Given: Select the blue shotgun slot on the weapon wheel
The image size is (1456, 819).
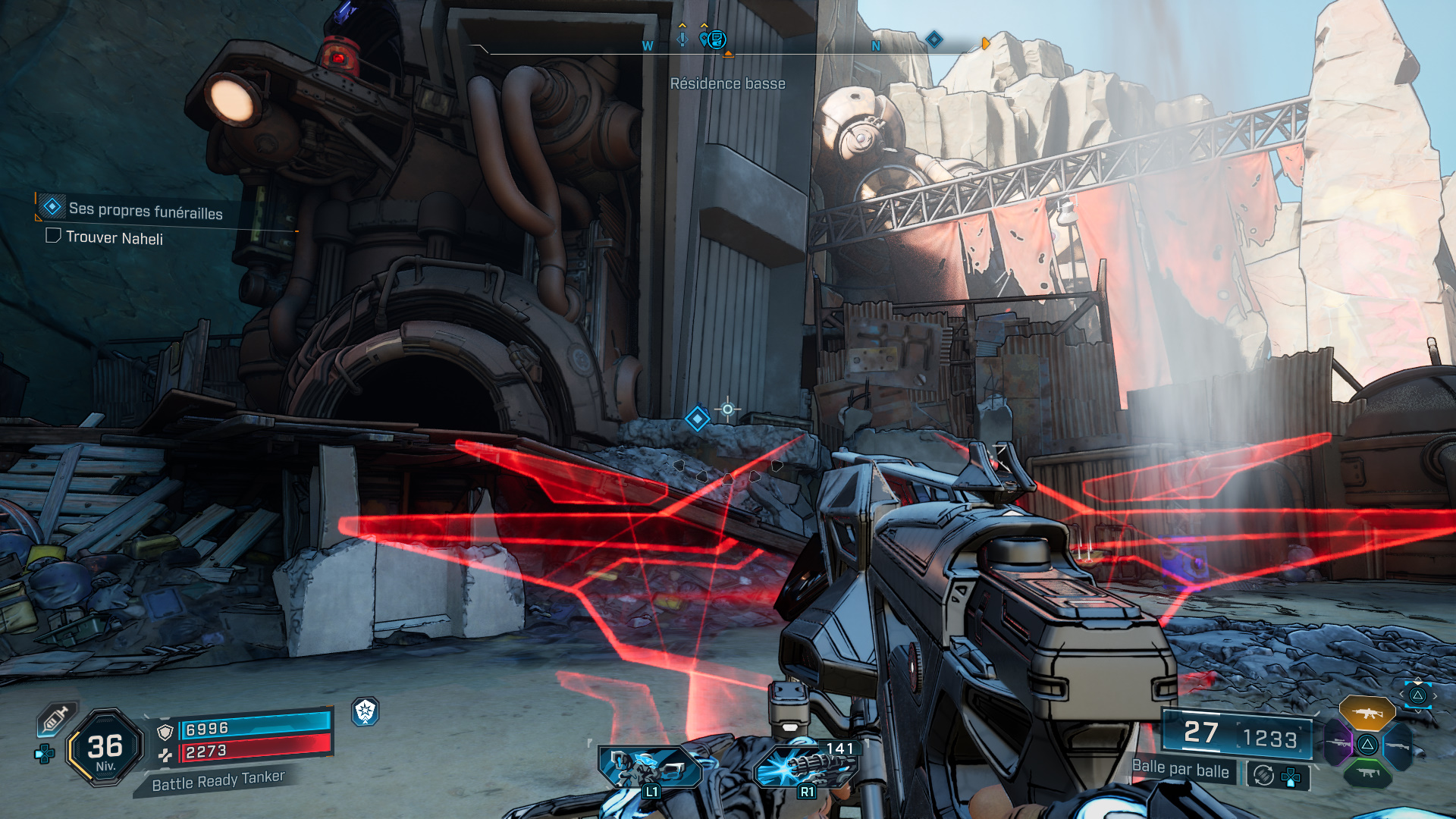Looking at the screenshot, I should 1399,745.
